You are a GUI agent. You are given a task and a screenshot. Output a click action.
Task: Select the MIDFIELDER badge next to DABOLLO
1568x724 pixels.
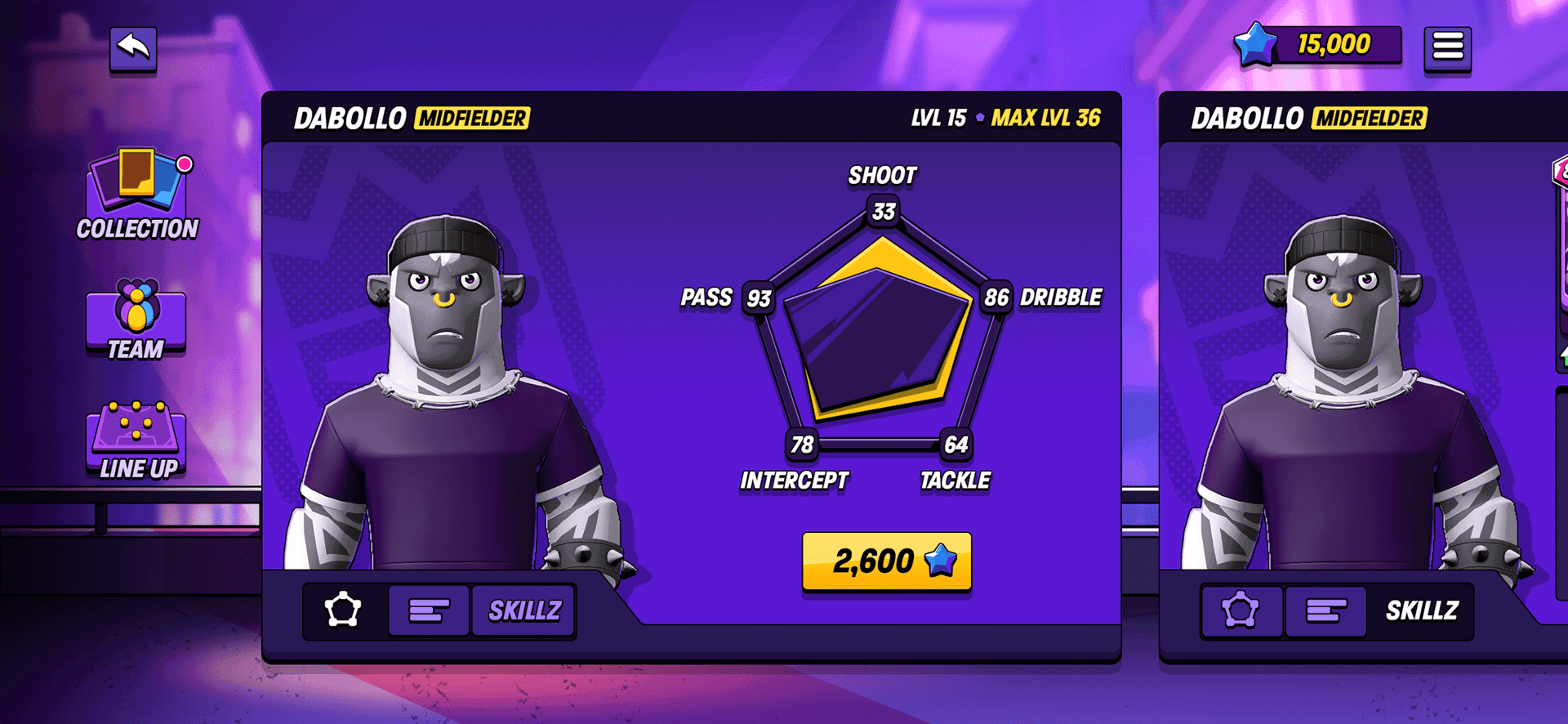click(x=472, y=118)
